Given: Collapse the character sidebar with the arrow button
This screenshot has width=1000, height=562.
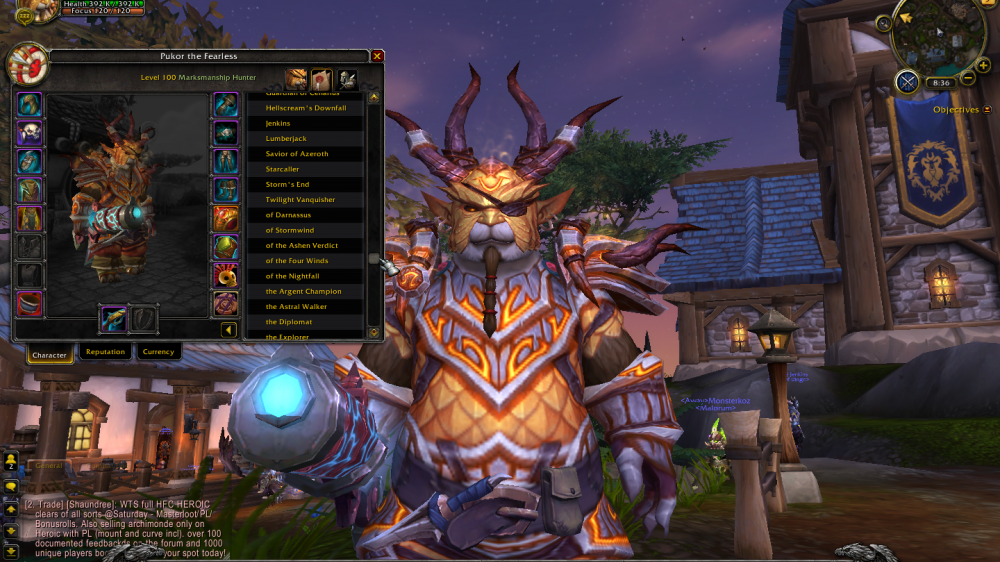Looking at the screenshot, I should pyautogui.click(x=228, y=329).
